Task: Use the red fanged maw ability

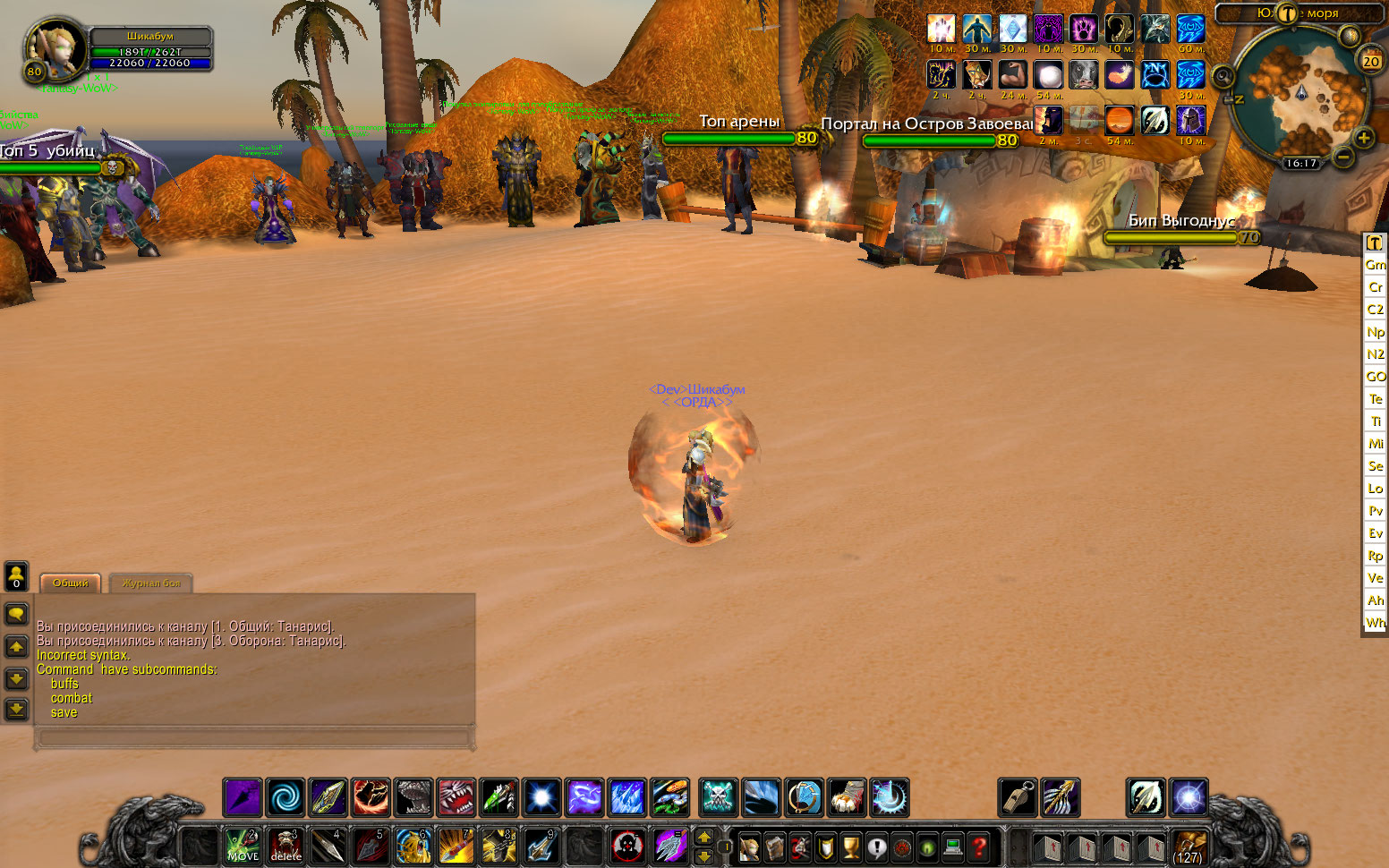Action: [456, 797]
